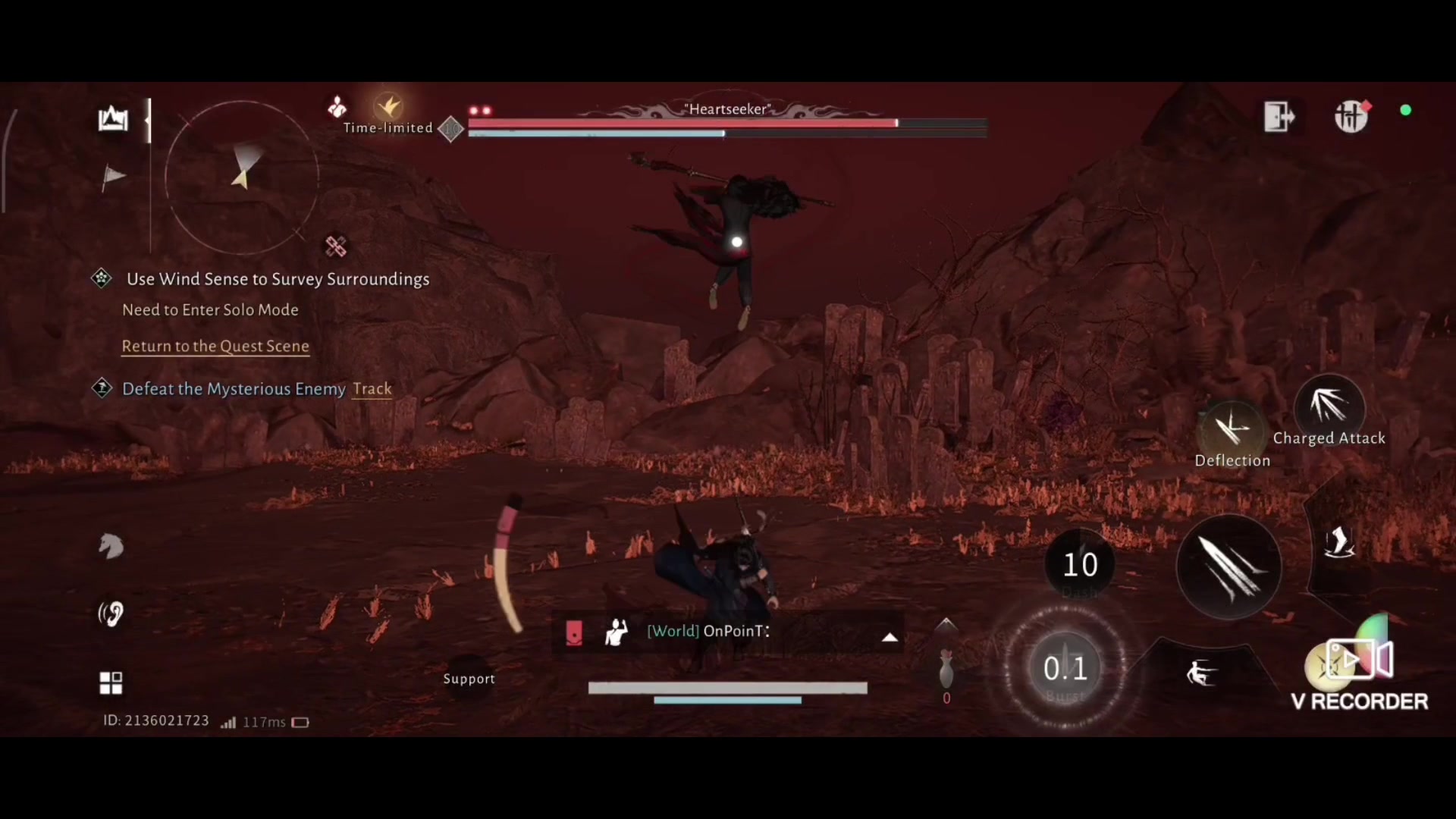Select the flag marker icon
The height and width of the screenshot is (819, 1456).
pyautogui.click(x=113, y=177)
